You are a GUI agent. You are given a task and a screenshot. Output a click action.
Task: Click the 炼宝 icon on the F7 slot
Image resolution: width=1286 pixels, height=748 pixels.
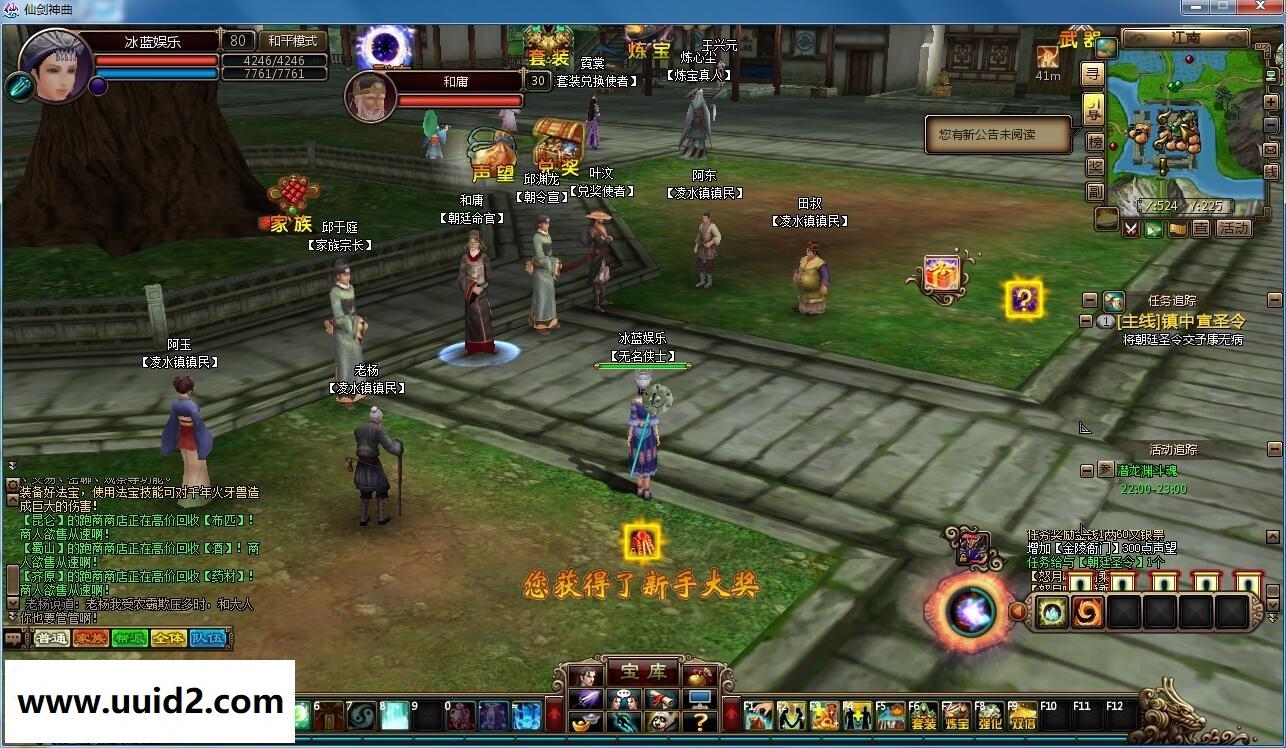coord(956,716)
